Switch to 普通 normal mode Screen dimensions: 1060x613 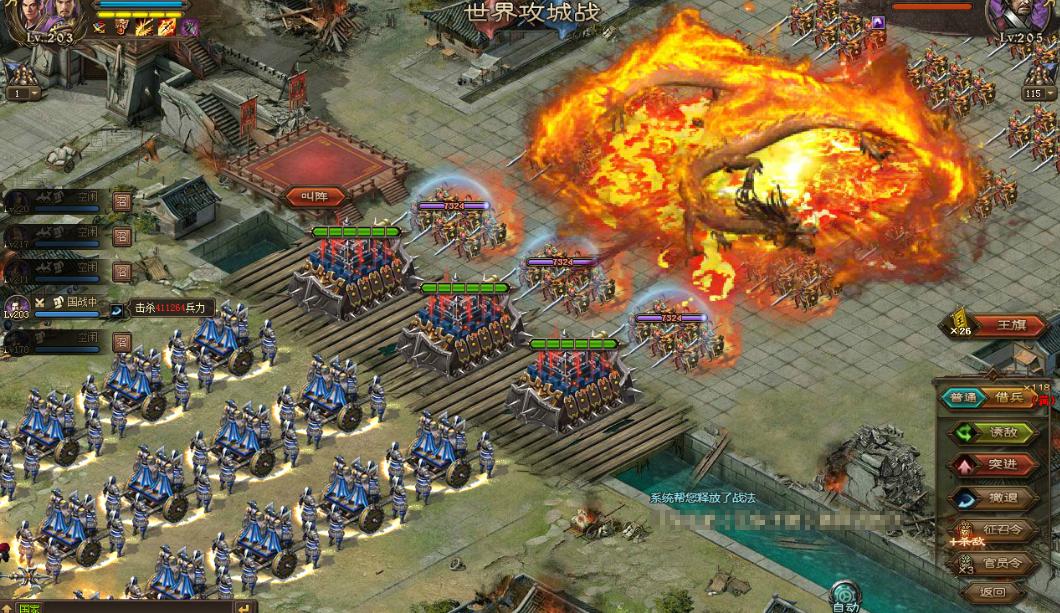point(963,397)
